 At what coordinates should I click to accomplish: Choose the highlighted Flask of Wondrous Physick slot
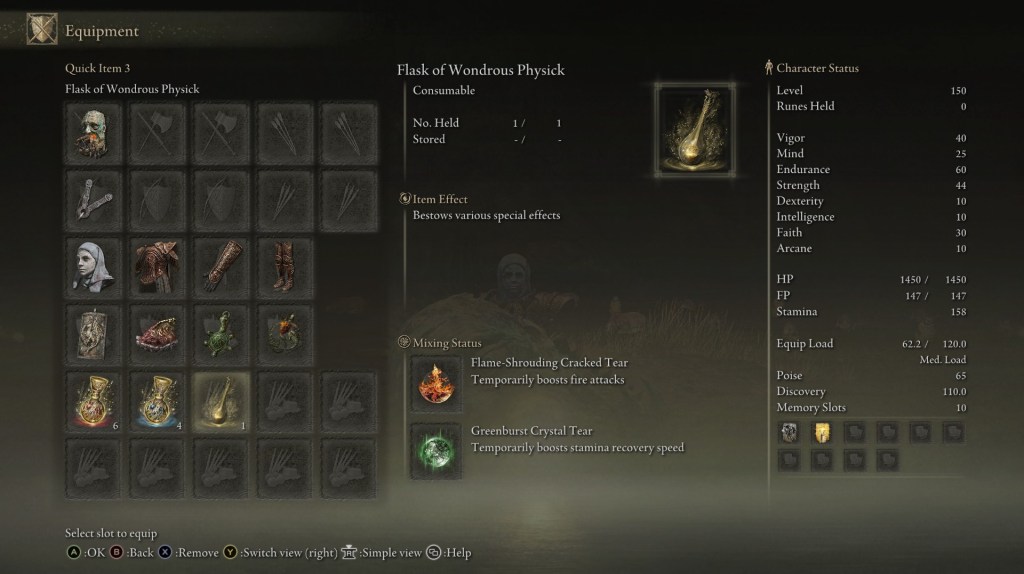pyautogui.click(x=220, y=402)
